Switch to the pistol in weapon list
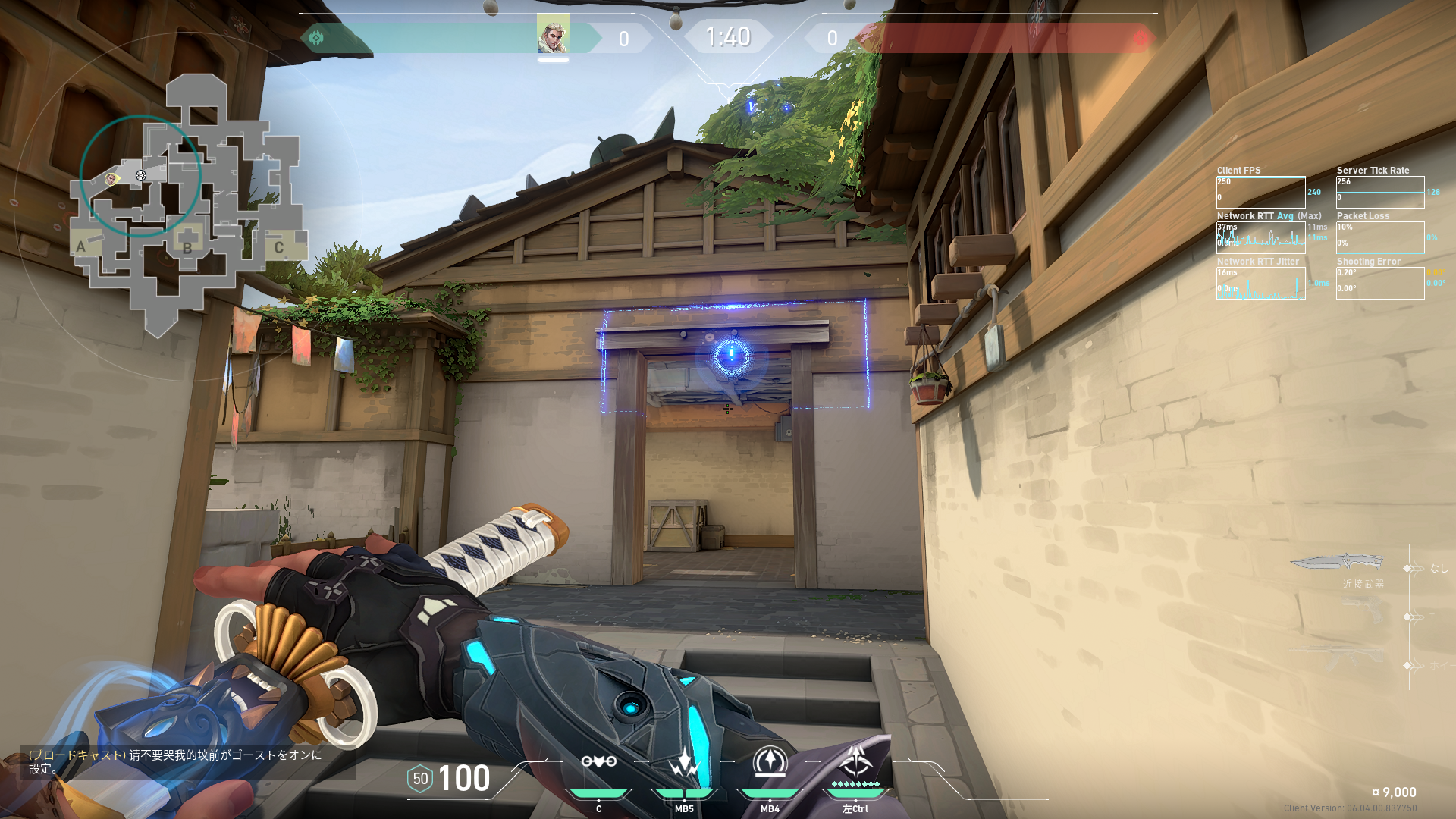The width and height of the screenshot is (1456, 819). click(x=1361, y=610)
